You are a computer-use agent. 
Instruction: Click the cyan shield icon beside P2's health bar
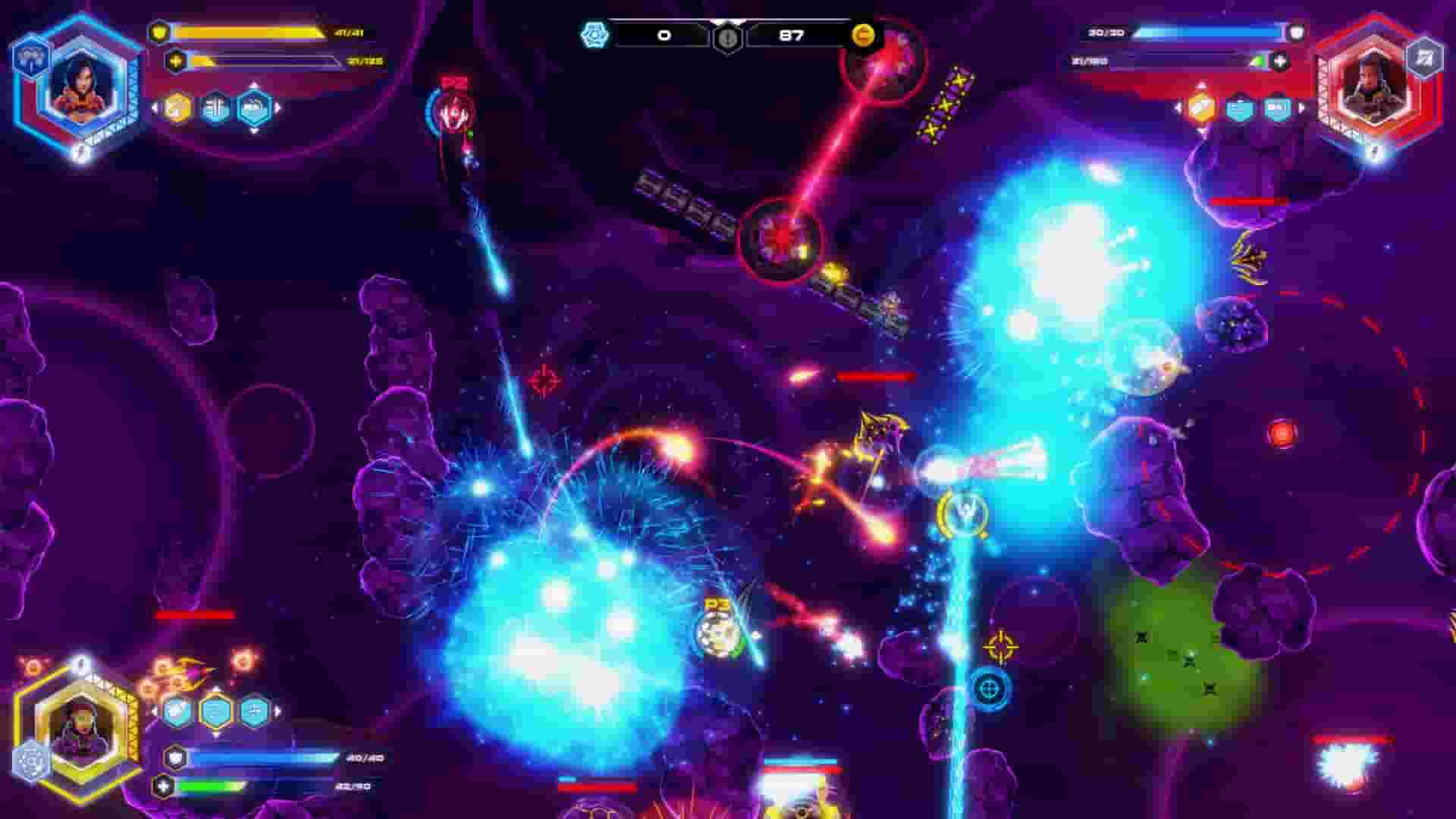click(x=1241, y=108)
